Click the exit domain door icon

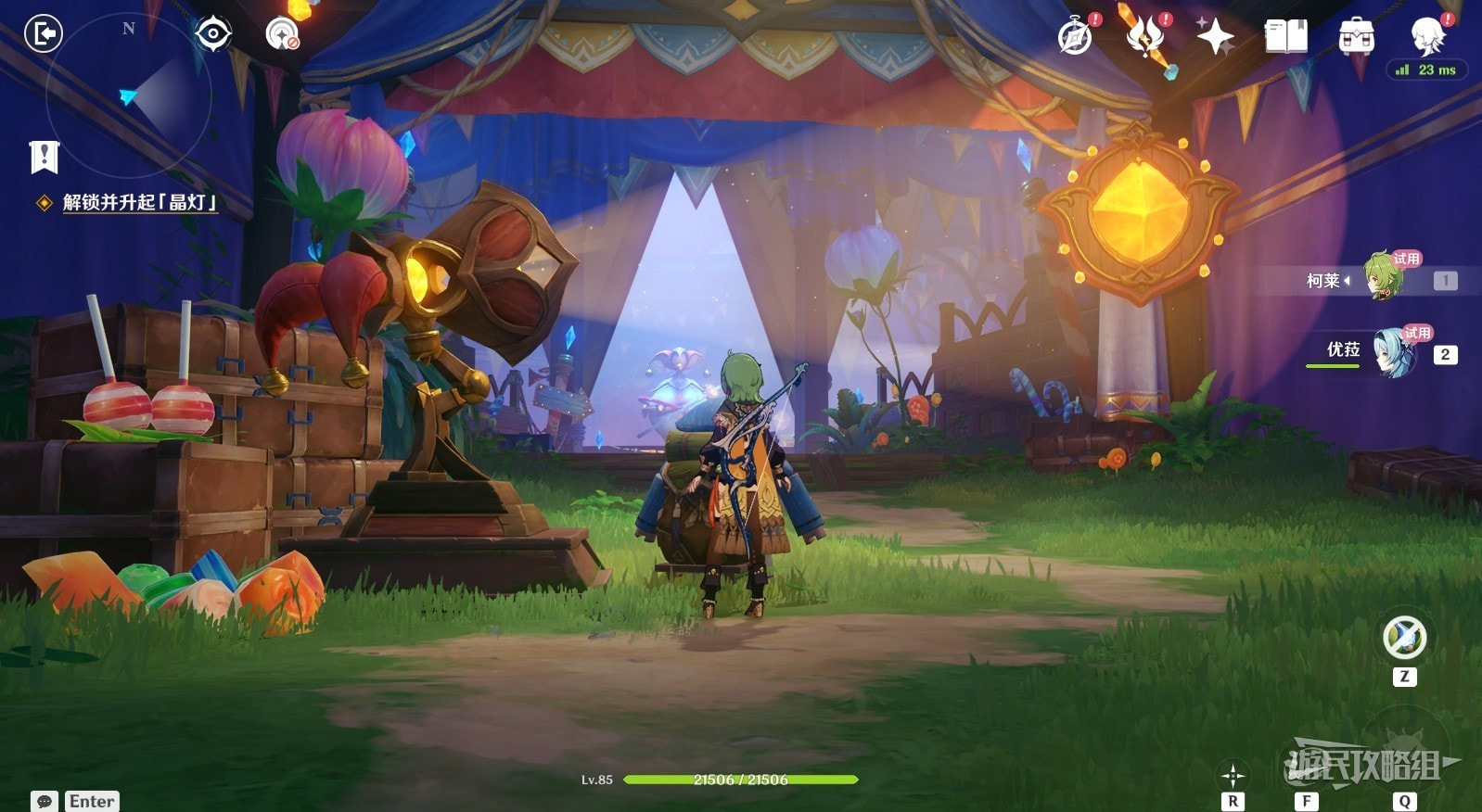click(43, 34)
